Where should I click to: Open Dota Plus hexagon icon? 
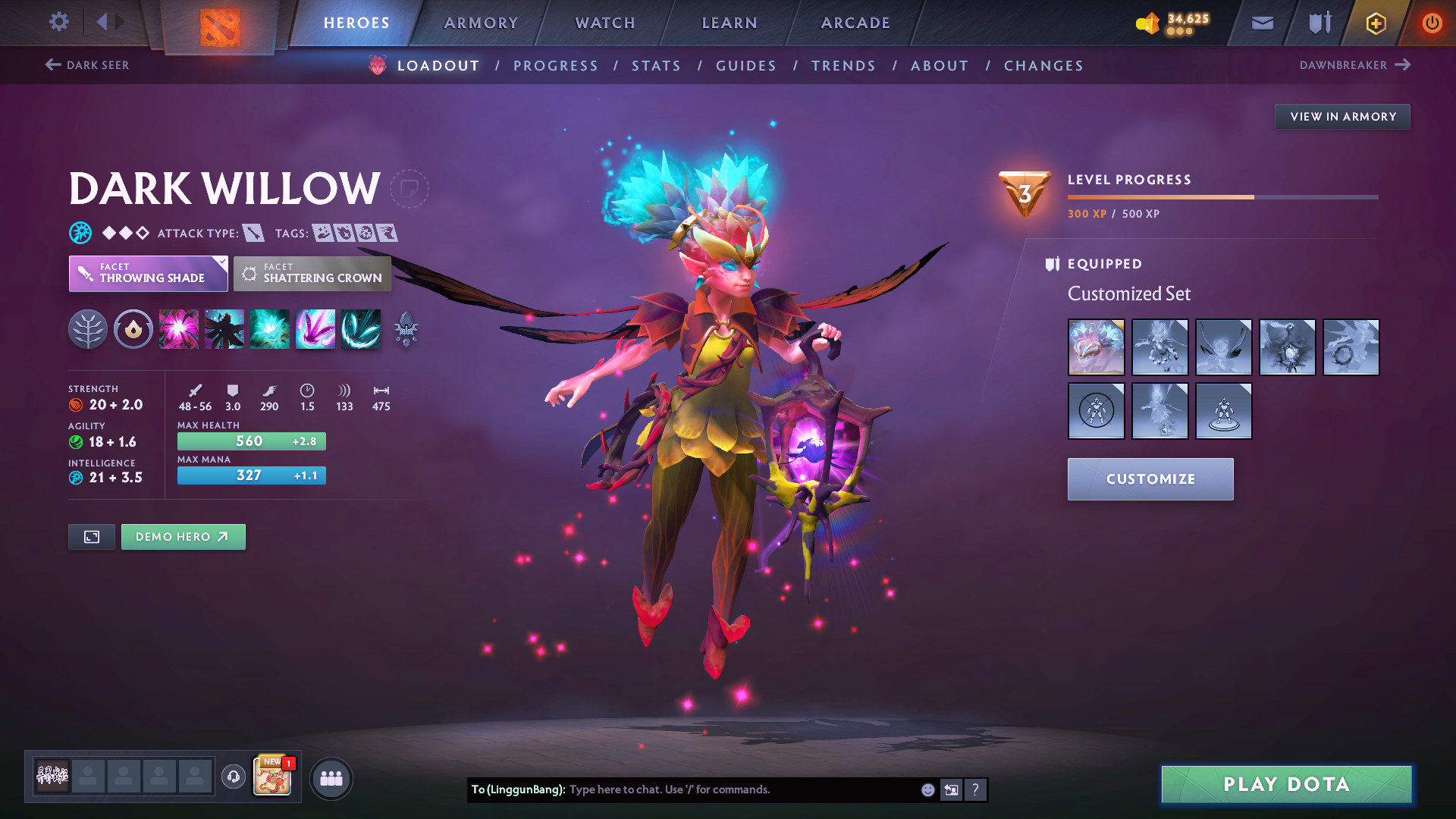tap(1375, 23)
